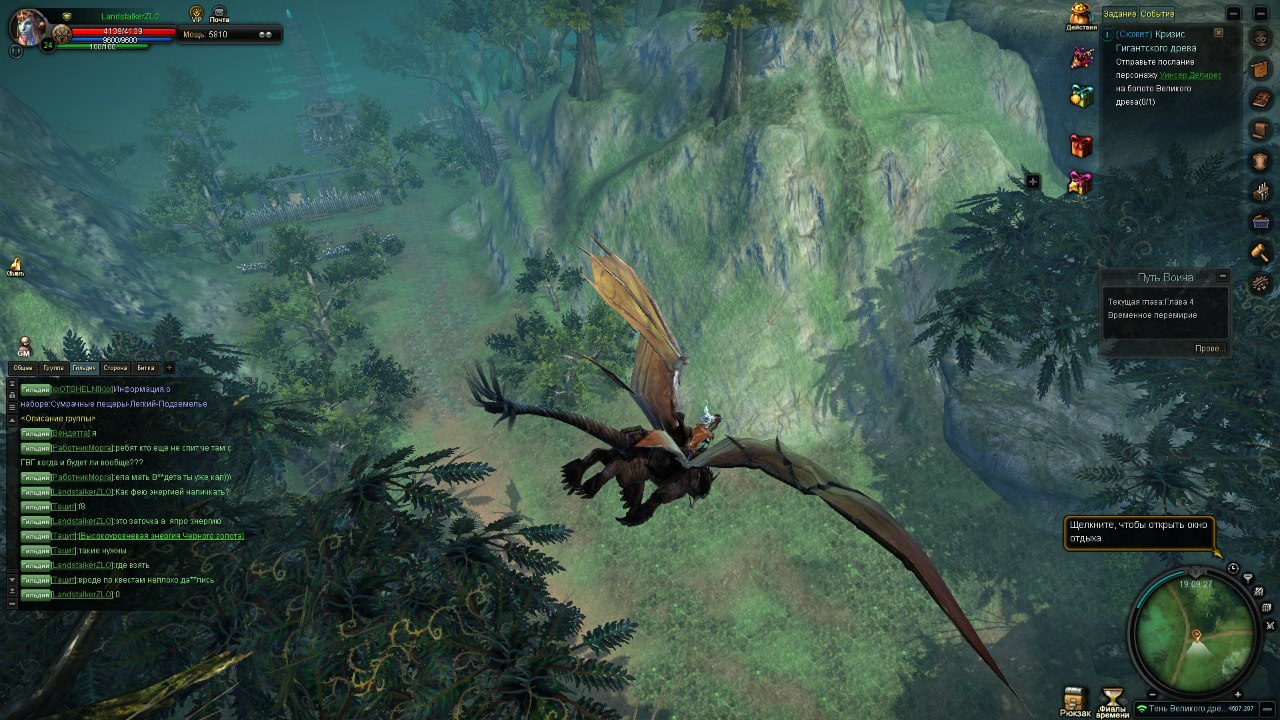Follow the Уинсер Делирес quest link
The image size is (1280, 720).
[1190, 75]
